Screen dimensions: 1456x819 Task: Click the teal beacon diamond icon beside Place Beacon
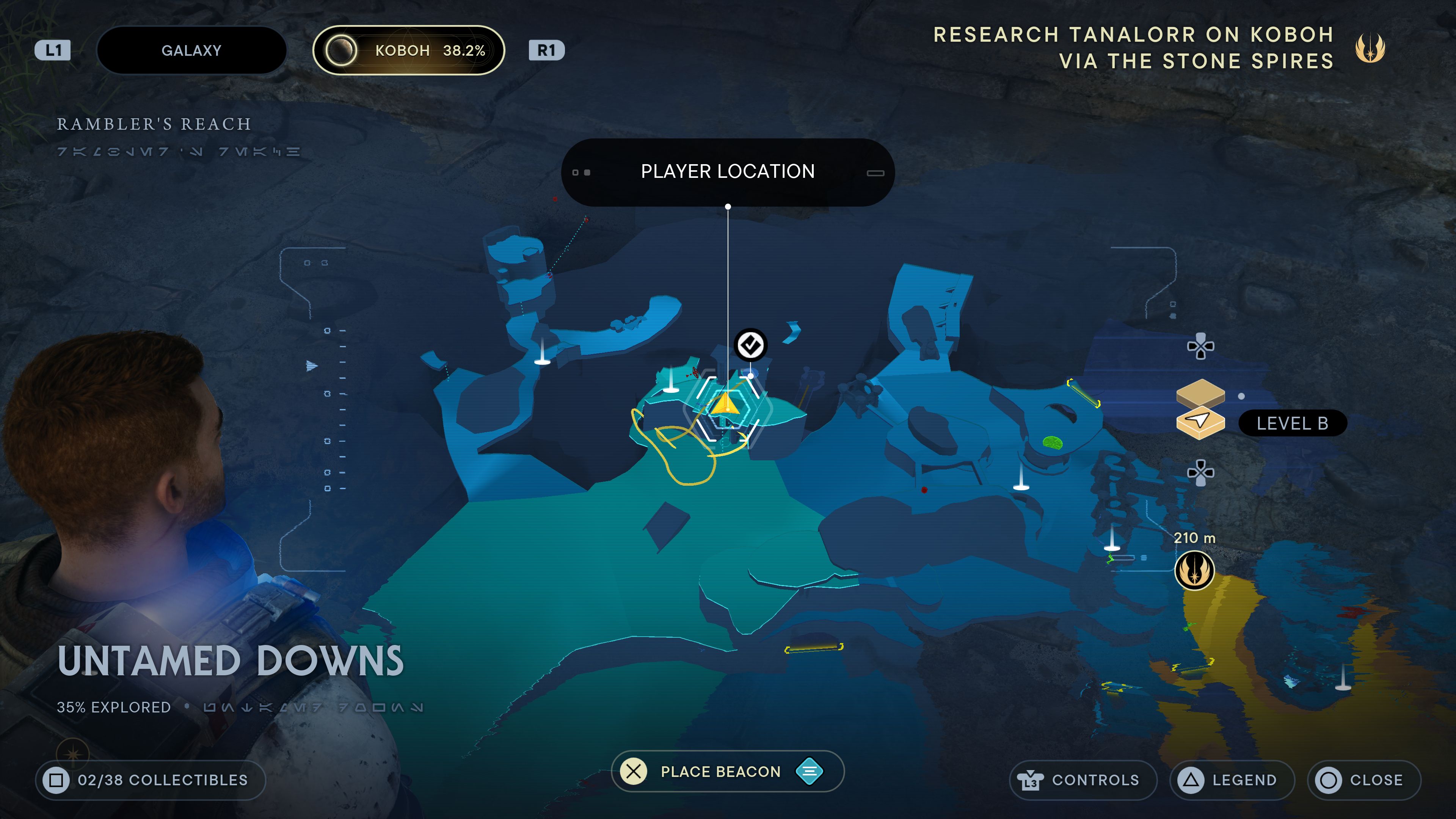810,771
